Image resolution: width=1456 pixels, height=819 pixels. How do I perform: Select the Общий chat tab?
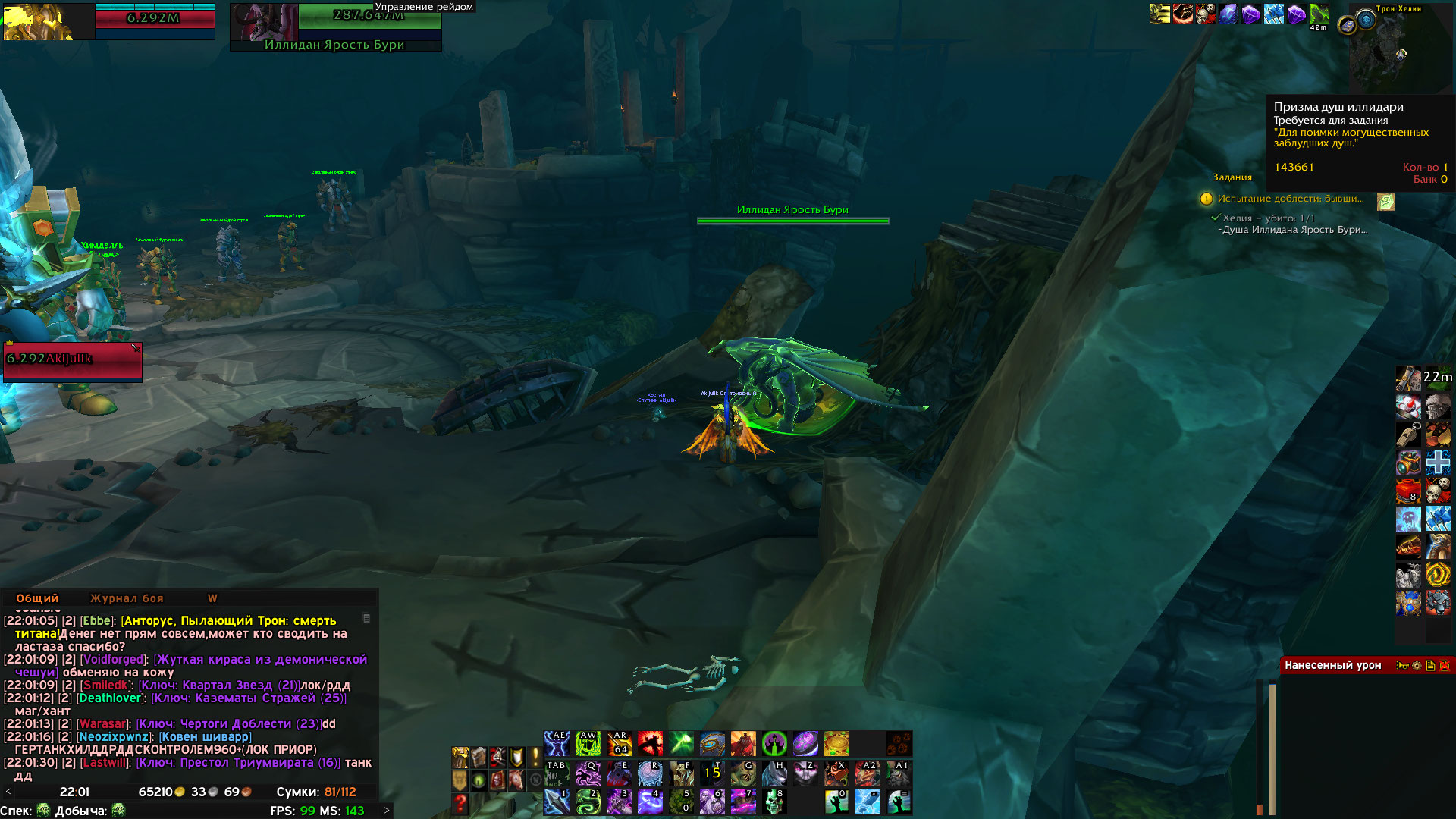point(37,598)
